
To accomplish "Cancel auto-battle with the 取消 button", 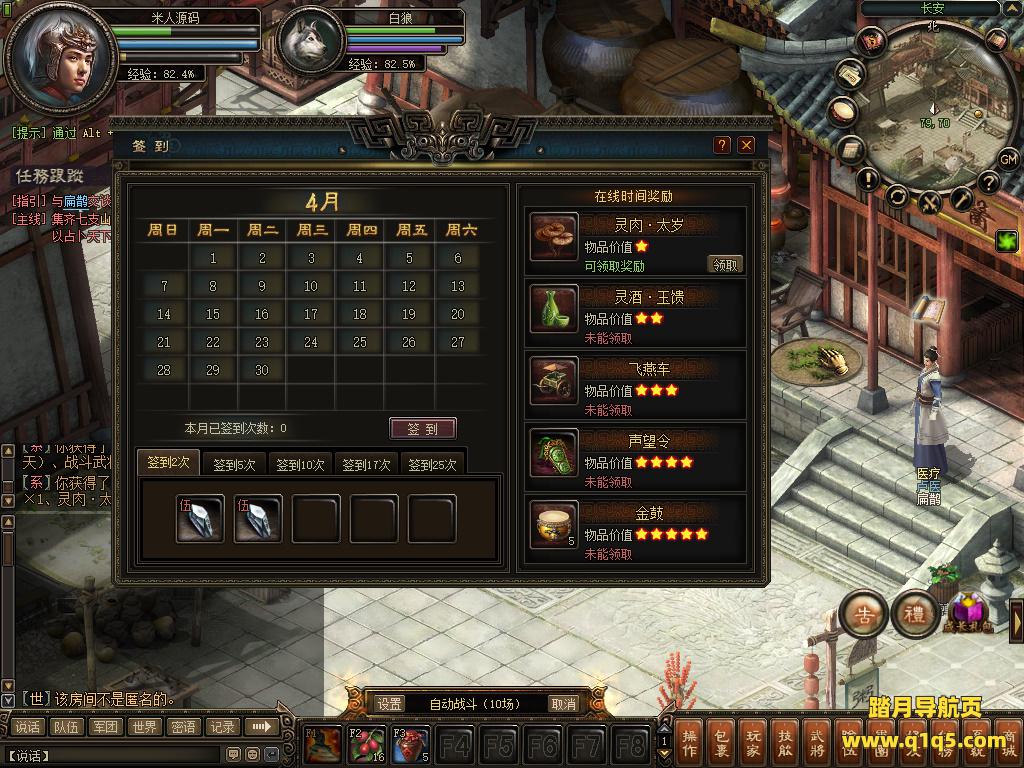I will point(564,704).
